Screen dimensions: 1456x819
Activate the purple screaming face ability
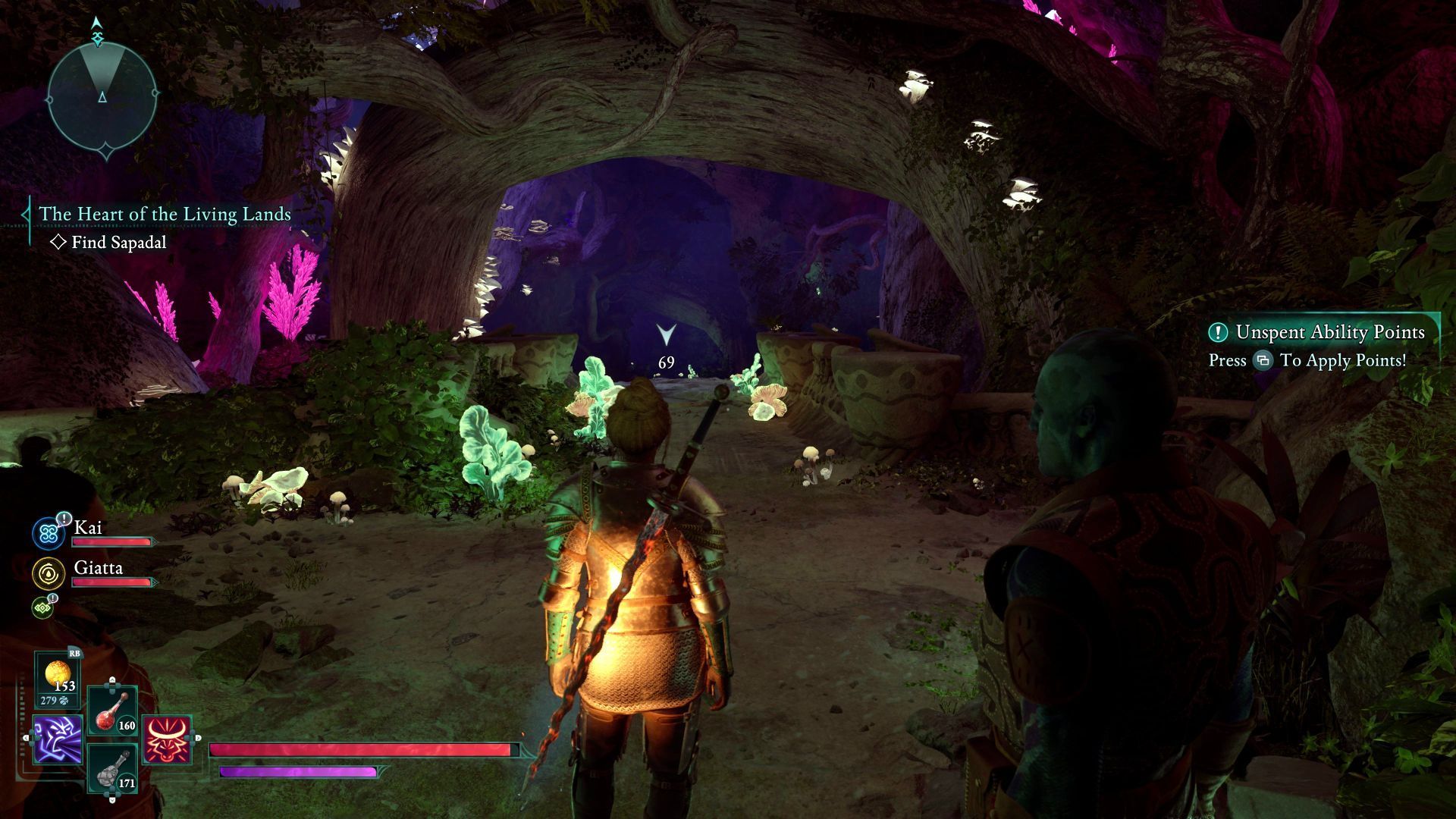tap(58, 739)
